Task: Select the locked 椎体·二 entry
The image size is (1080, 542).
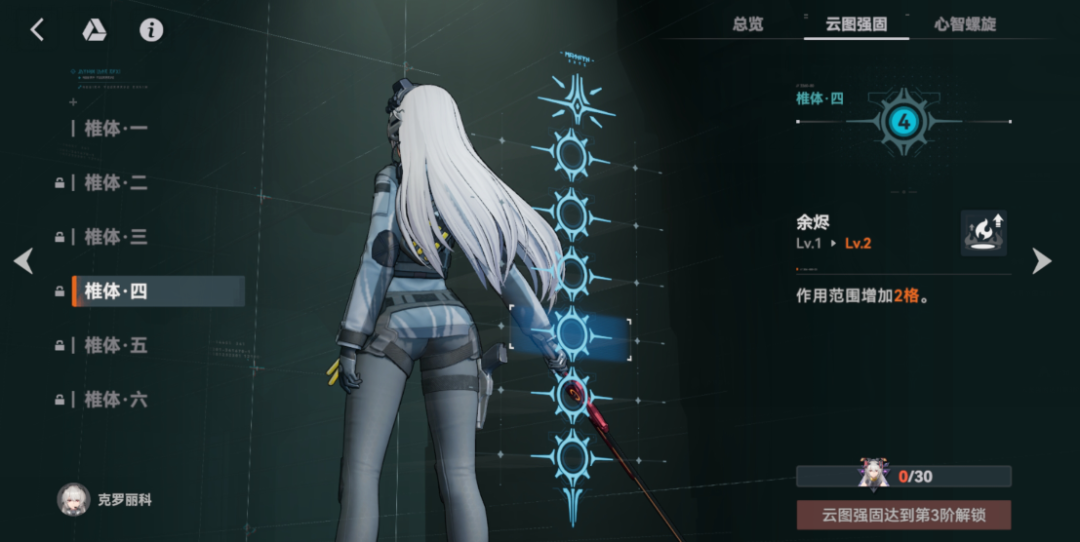Action: click(116, 183)
